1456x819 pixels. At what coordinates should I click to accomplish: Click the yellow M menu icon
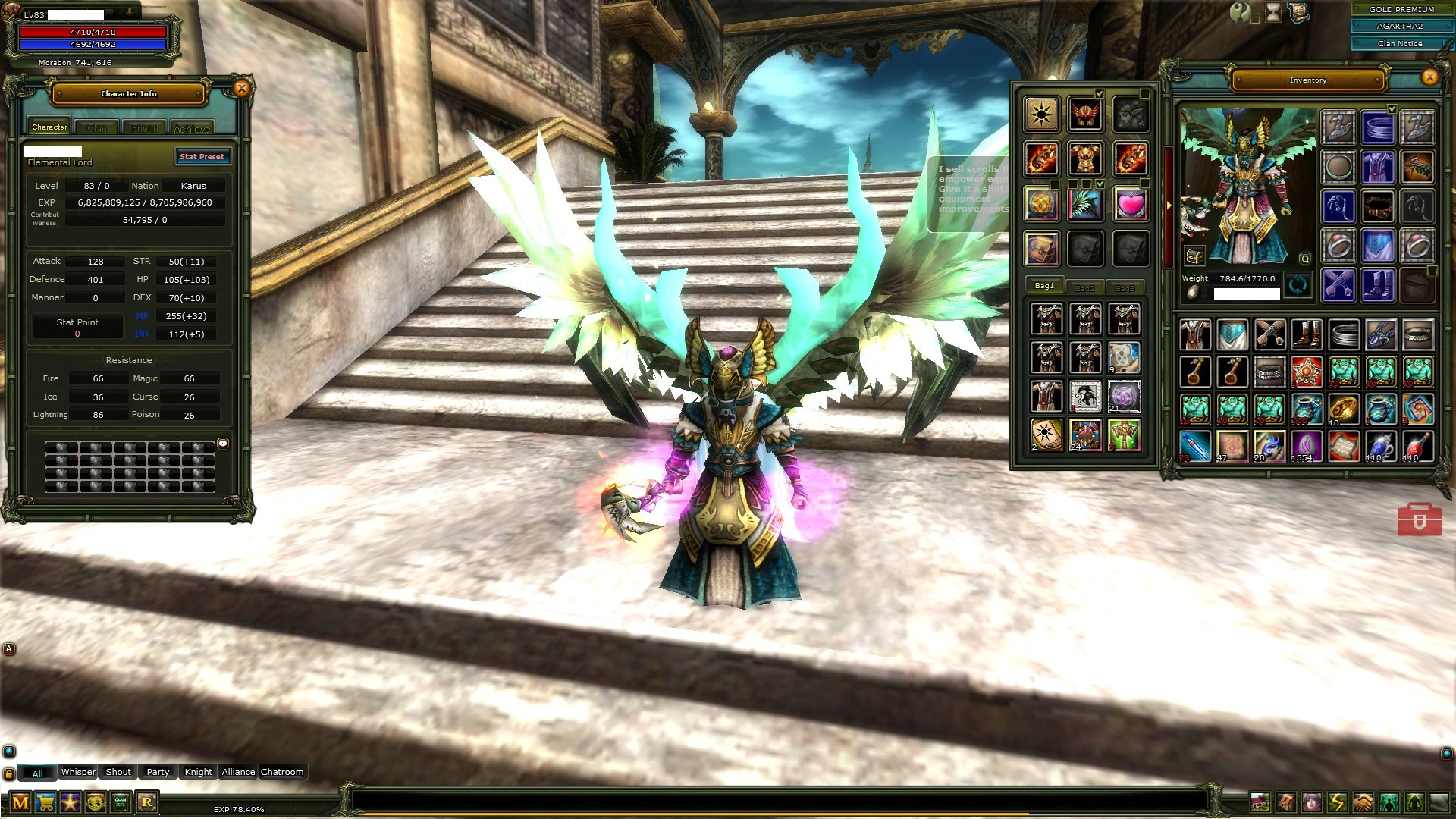(20, 802)
